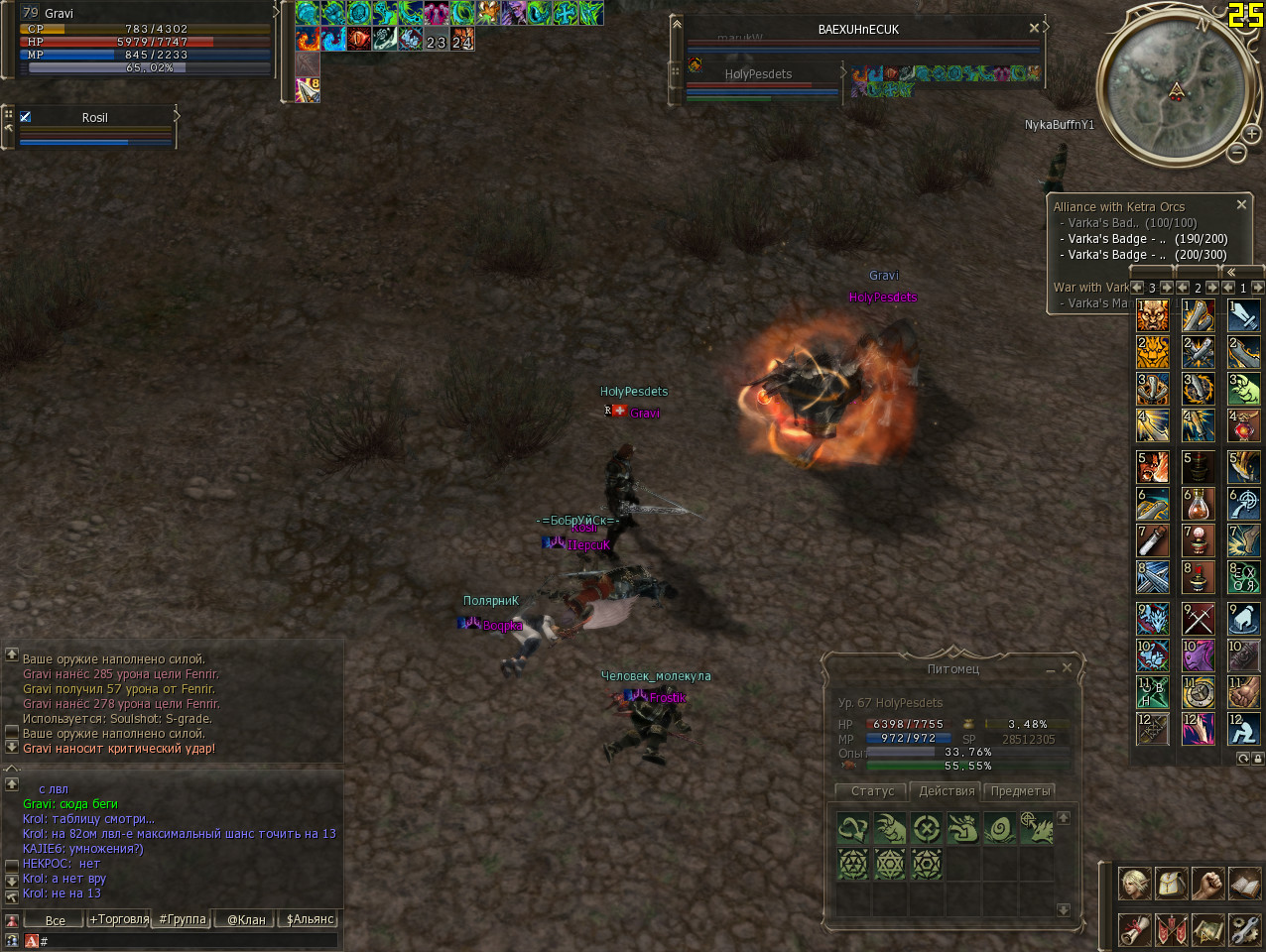Close the Ketra Orcs quest tracker
The height and width of the screenshot is (952, 1266).
[x=1241, y=204]
